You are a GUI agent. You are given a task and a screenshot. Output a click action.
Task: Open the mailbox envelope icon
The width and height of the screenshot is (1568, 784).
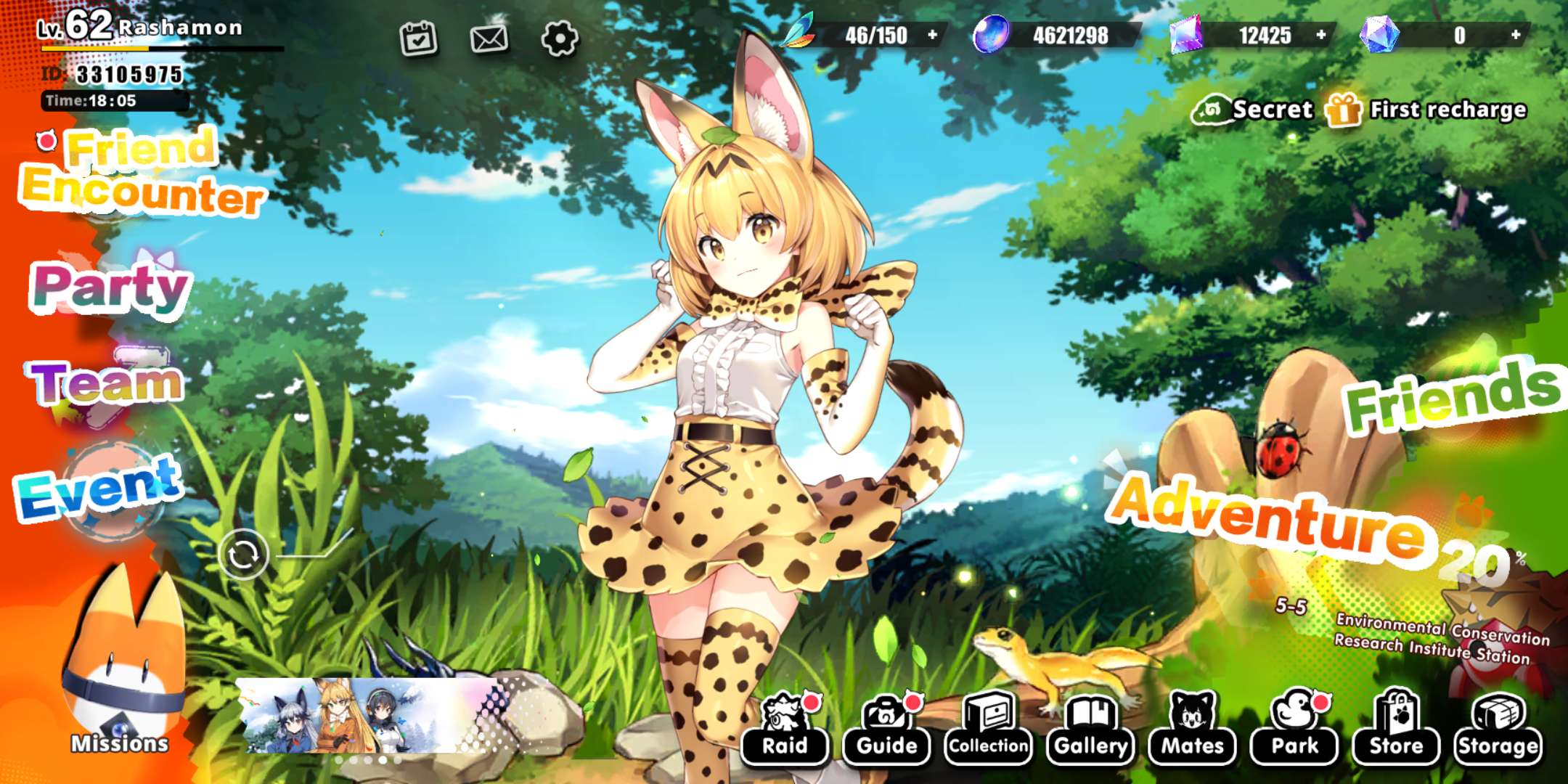point(489,38)
